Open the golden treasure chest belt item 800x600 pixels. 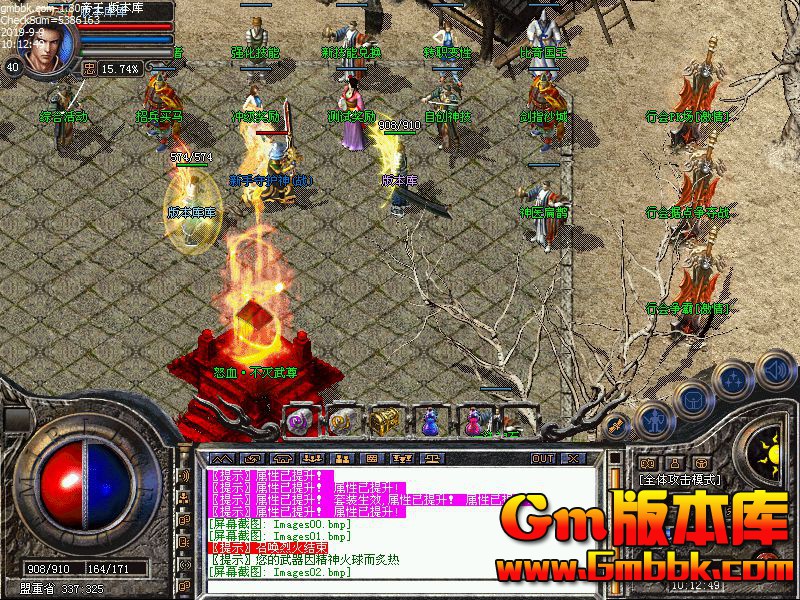(384, 421)
